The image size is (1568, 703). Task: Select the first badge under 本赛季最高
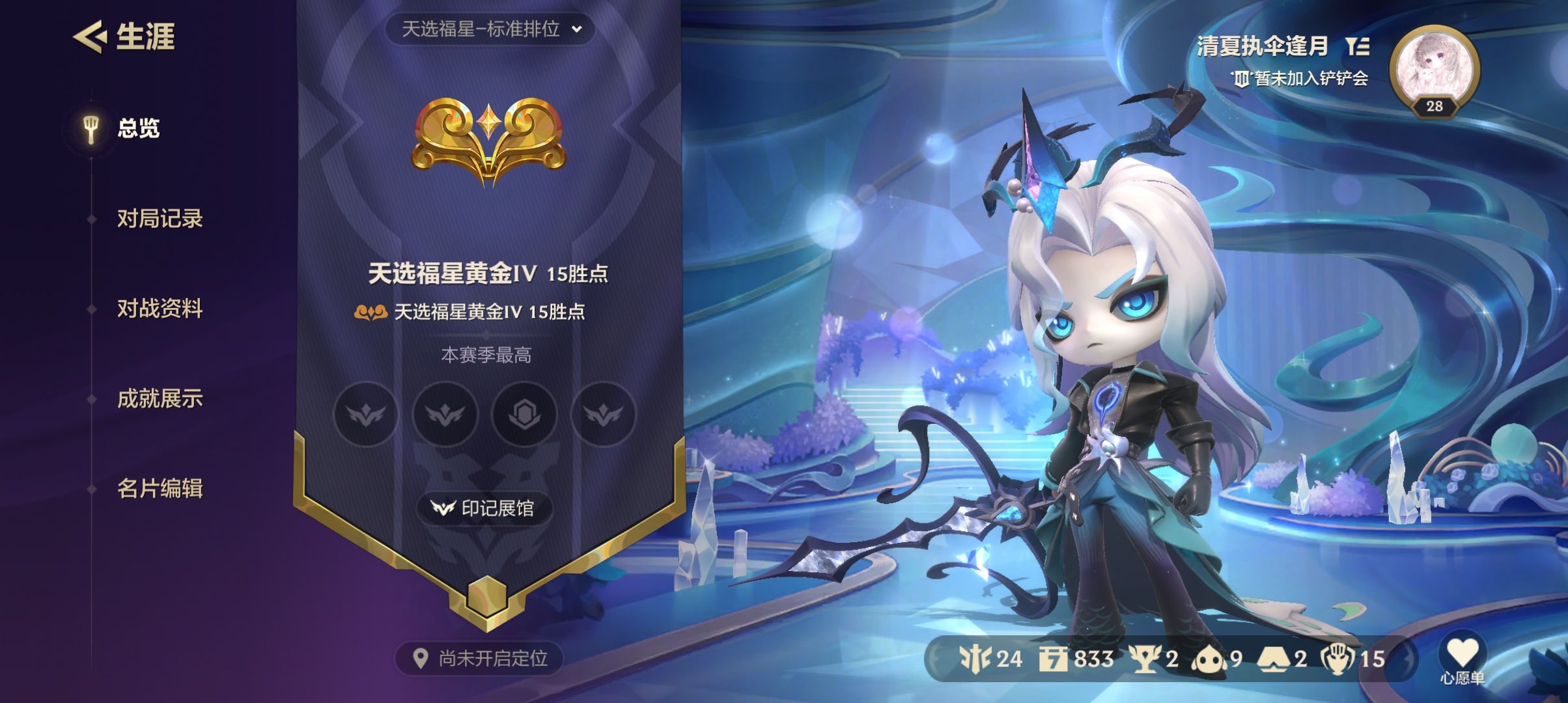pyautogui.click(x=366, y=415)
